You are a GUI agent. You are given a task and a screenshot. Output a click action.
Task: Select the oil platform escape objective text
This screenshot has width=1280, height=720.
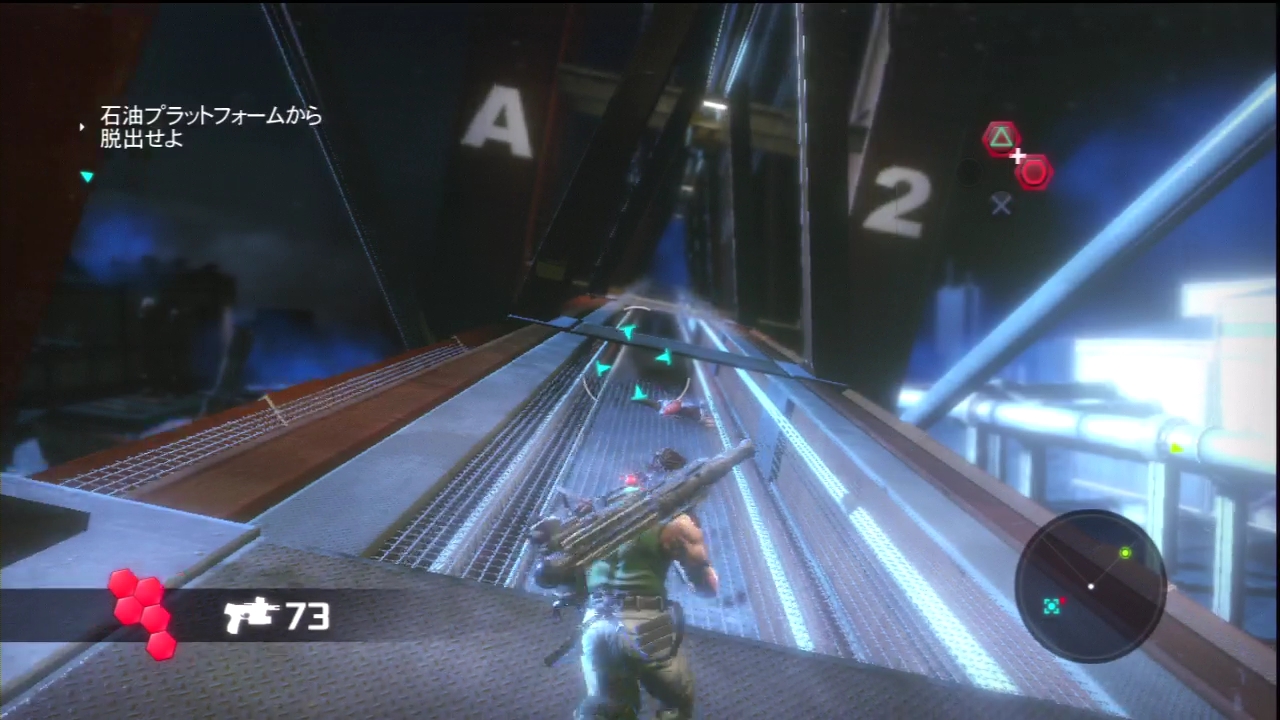coord(210,128)
